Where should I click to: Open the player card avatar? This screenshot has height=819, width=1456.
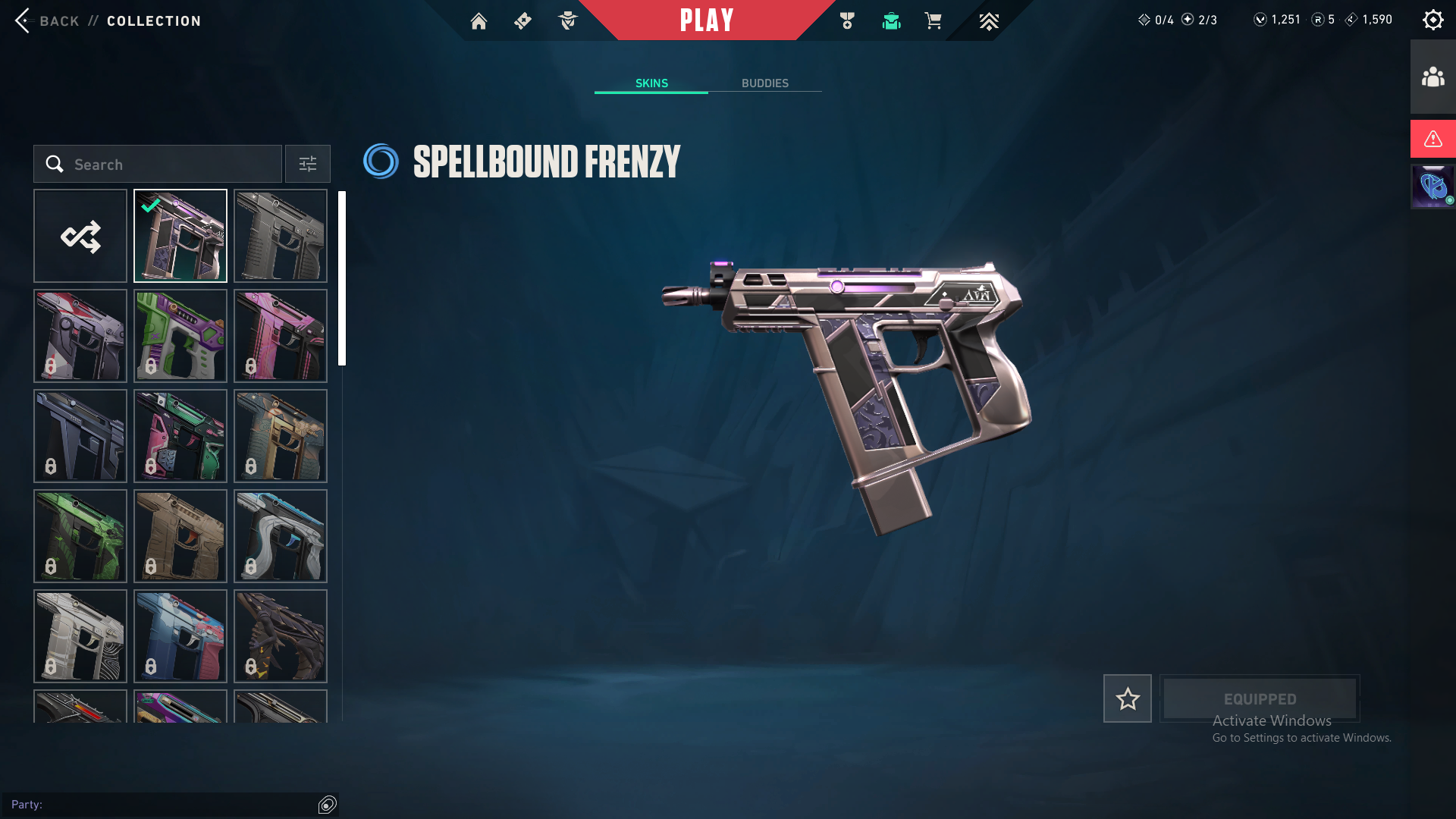pos(1432,187)
